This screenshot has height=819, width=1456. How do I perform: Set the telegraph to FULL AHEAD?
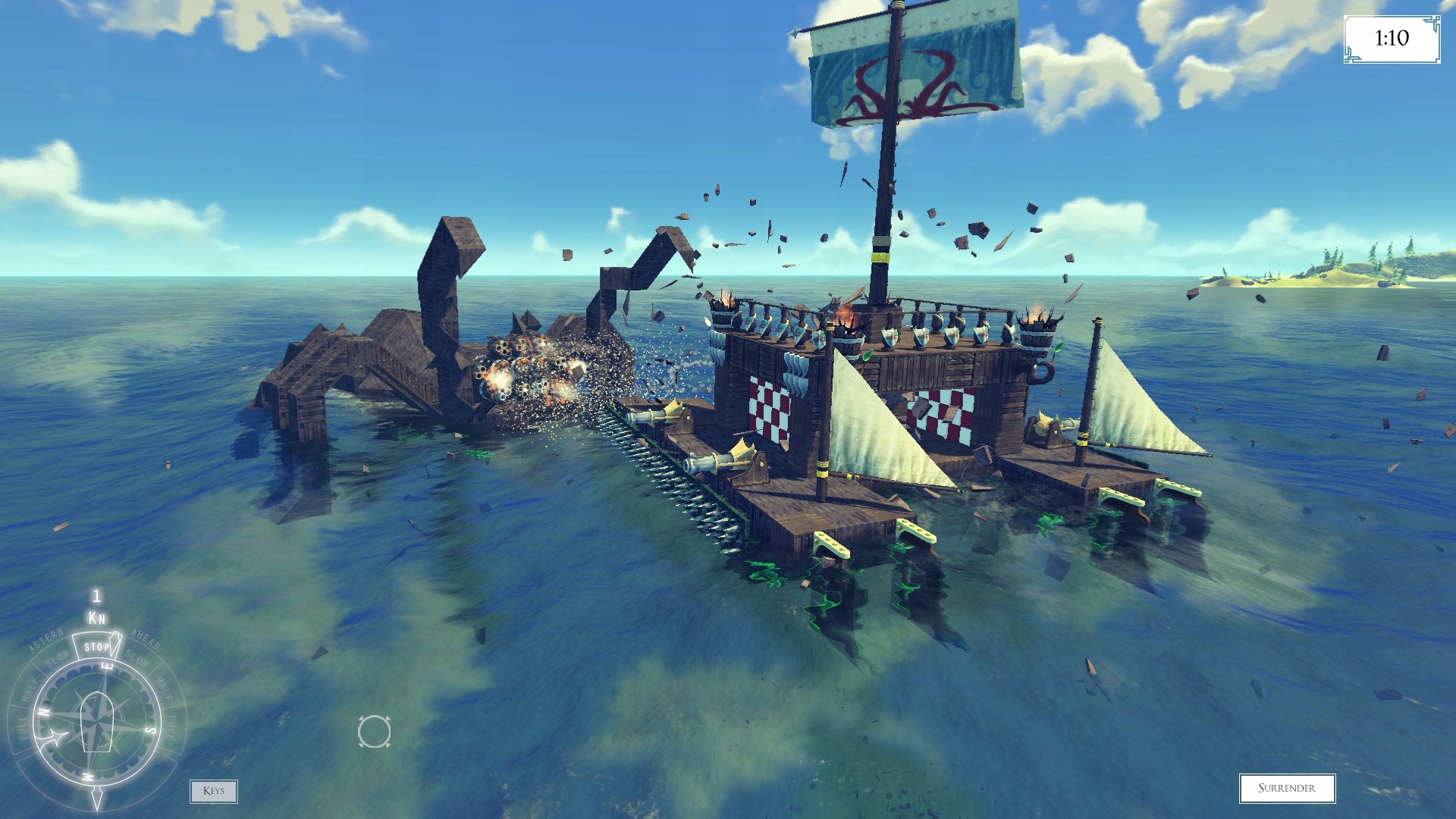click(x=171, y=726)
